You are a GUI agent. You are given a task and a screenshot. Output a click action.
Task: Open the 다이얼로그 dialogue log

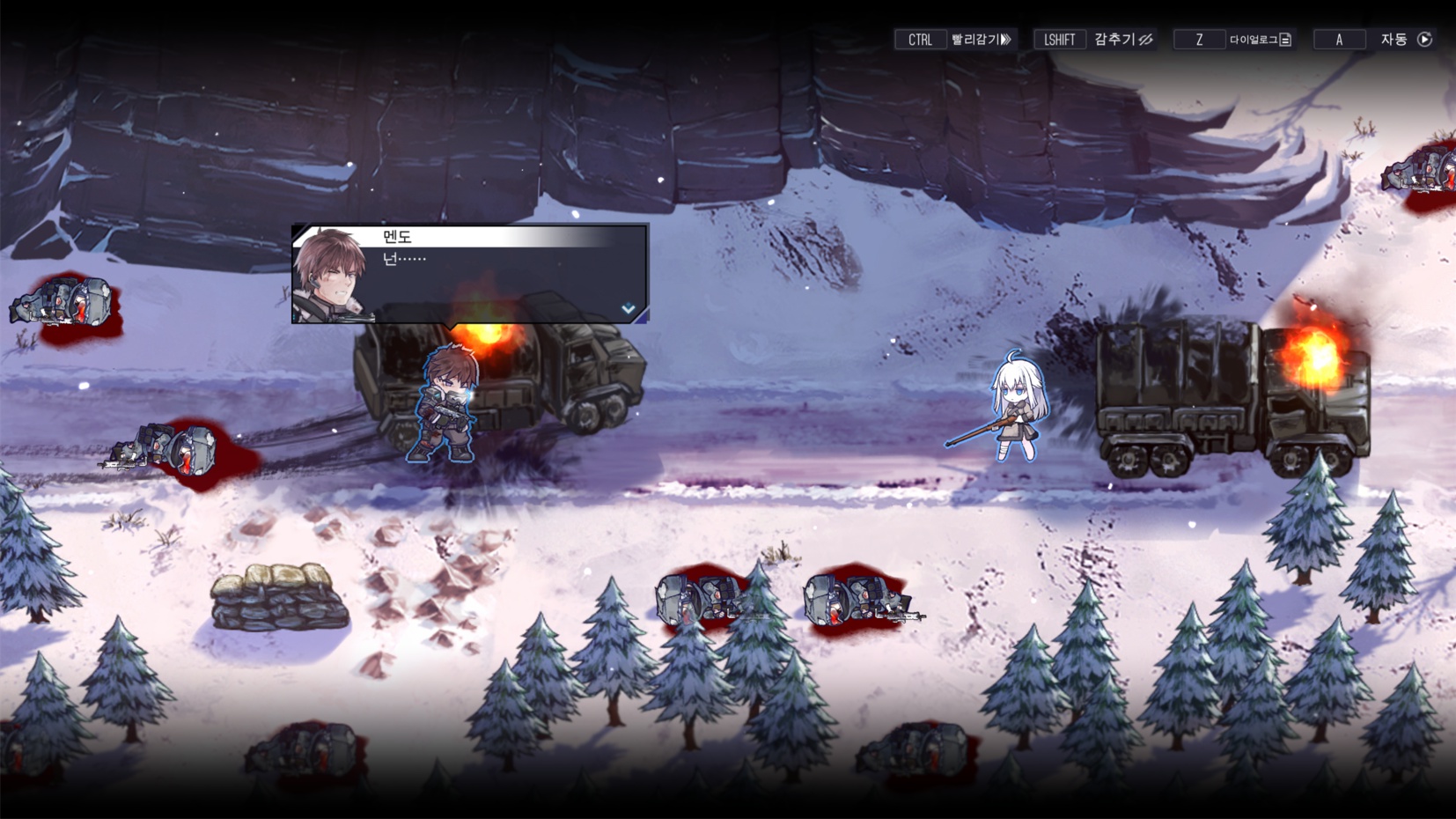(x=1260, y=40)
